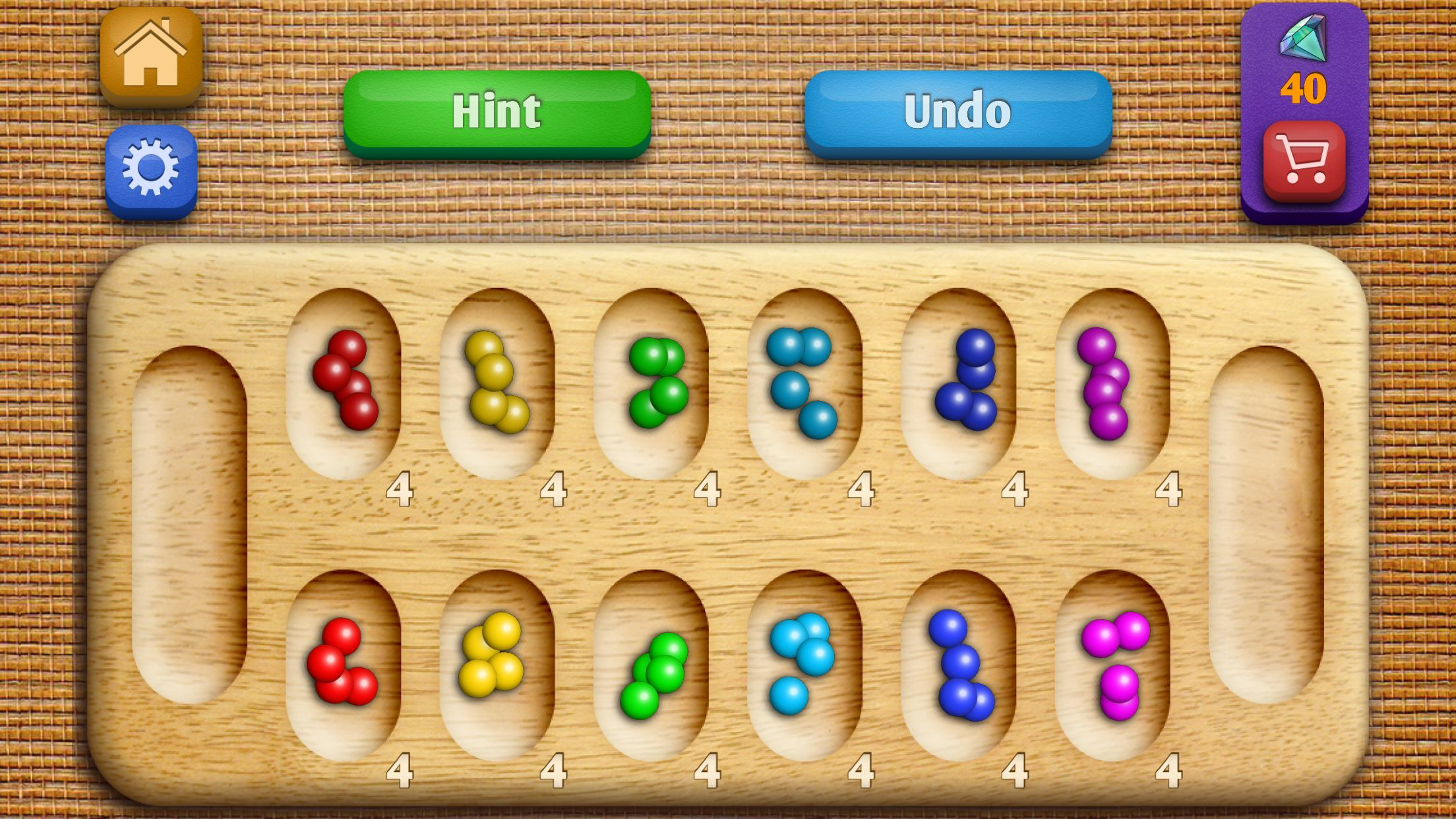
Task: Return to the home screen
Action: [151, 55]
